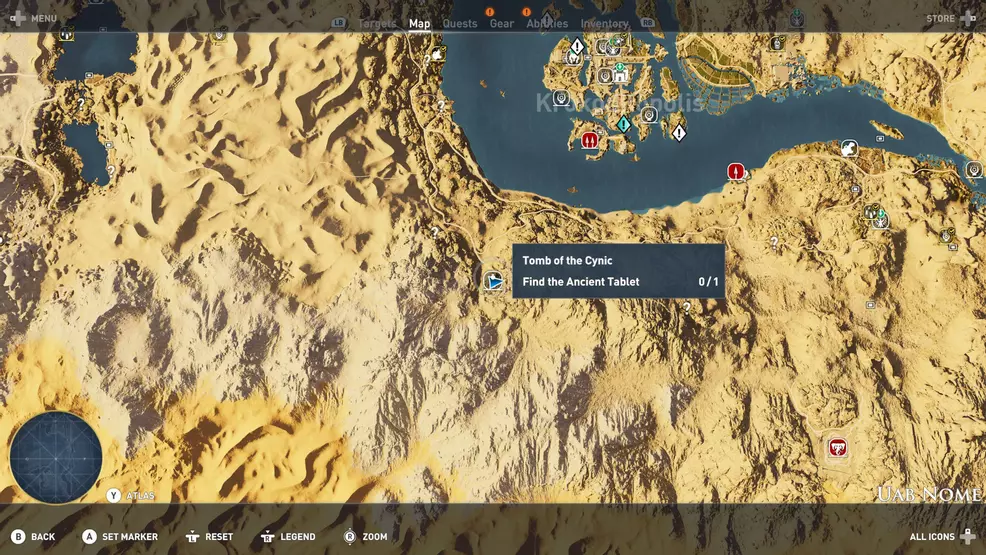This screenshot has width=986, height=555.
Task: Show the map Legend
Action: tap(288, 537)
